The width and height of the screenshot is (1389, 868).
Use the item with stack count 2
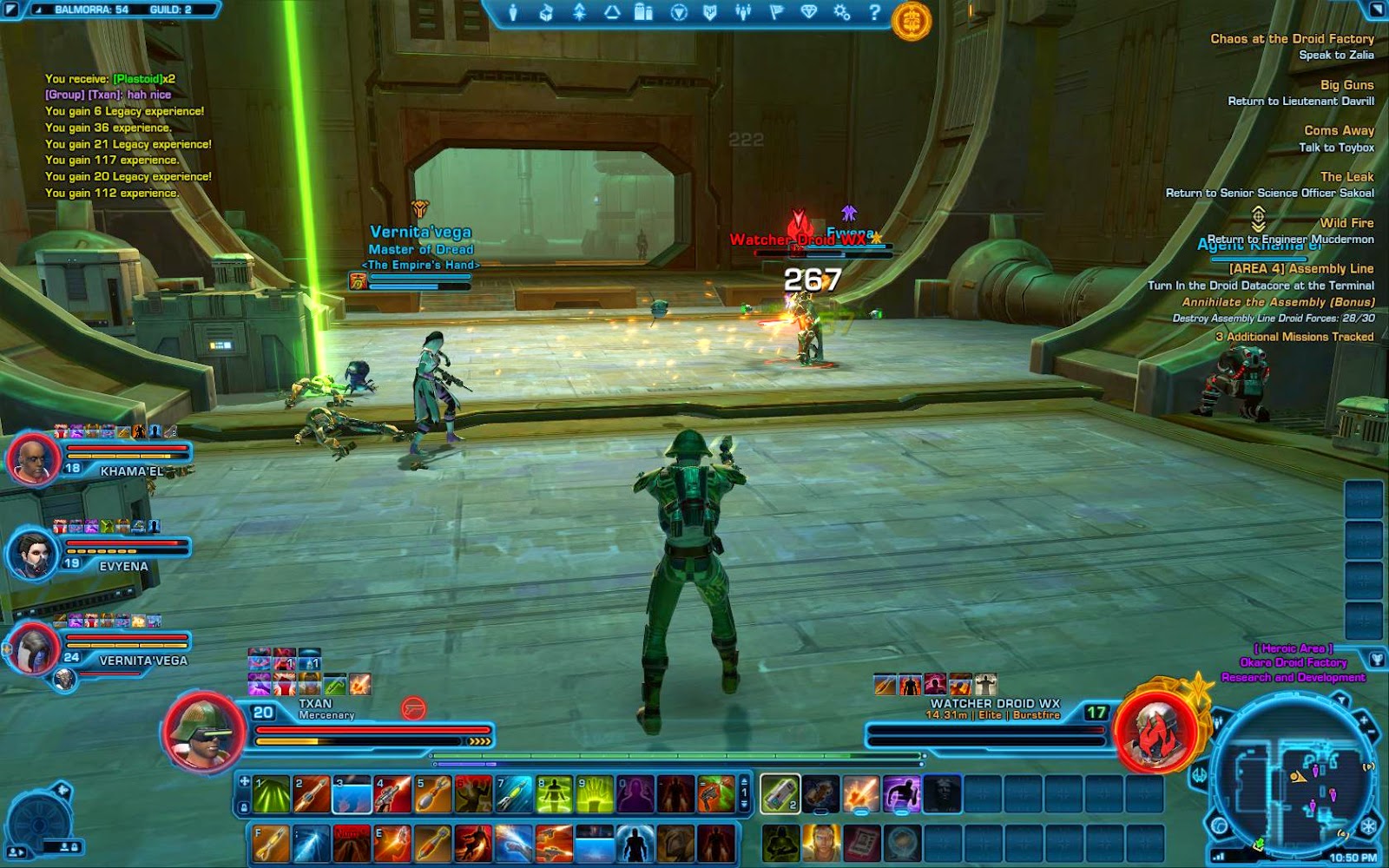click(x=780, y=794)
